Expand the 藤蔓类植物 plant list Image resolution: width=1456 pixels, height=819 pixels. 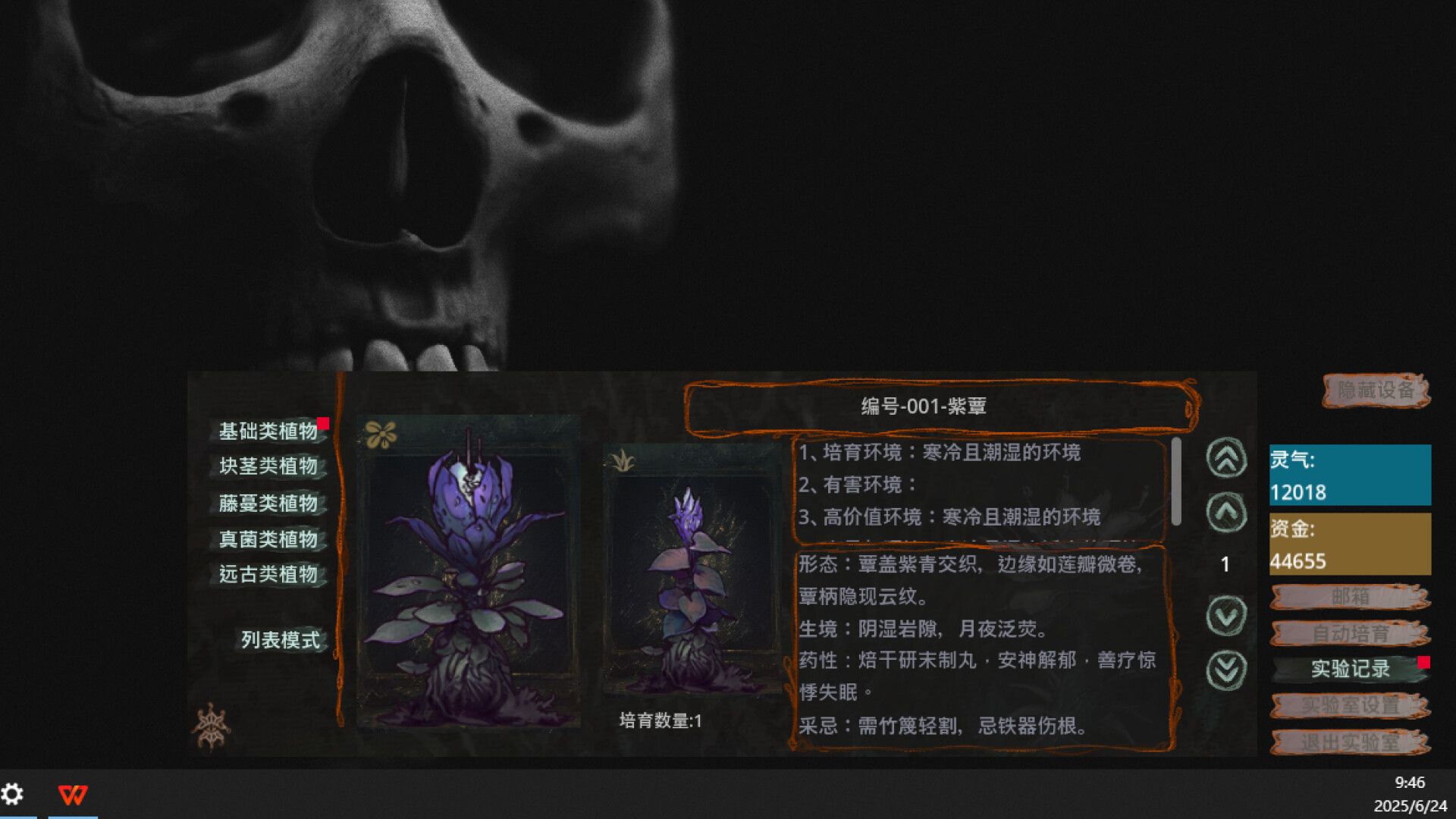(x=269, y=503)
